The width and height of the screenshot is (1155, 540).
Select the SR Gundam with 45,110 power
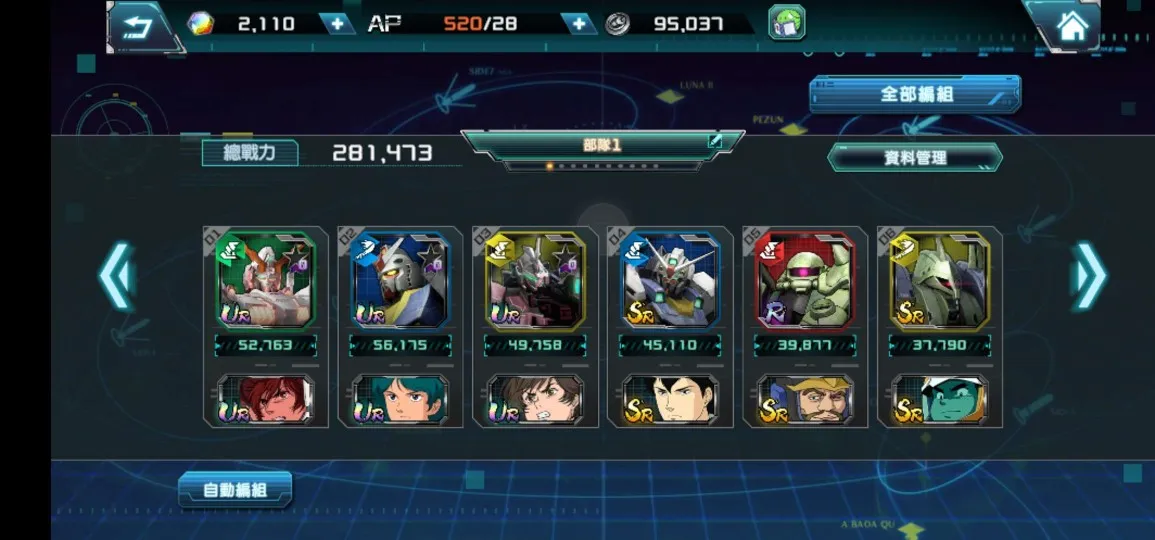tap(670, 281)
